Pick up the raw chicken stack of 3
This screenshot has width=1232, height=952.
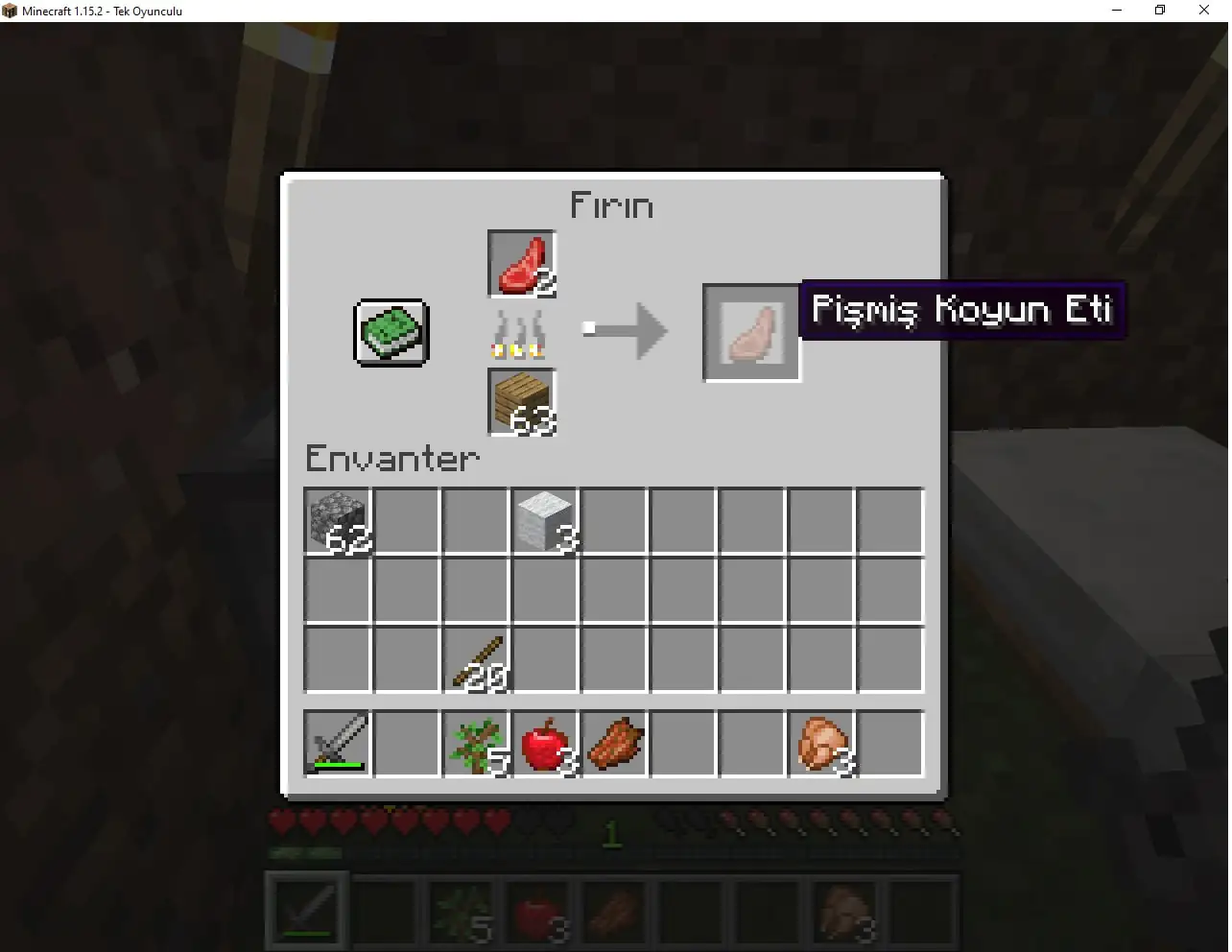820,744
